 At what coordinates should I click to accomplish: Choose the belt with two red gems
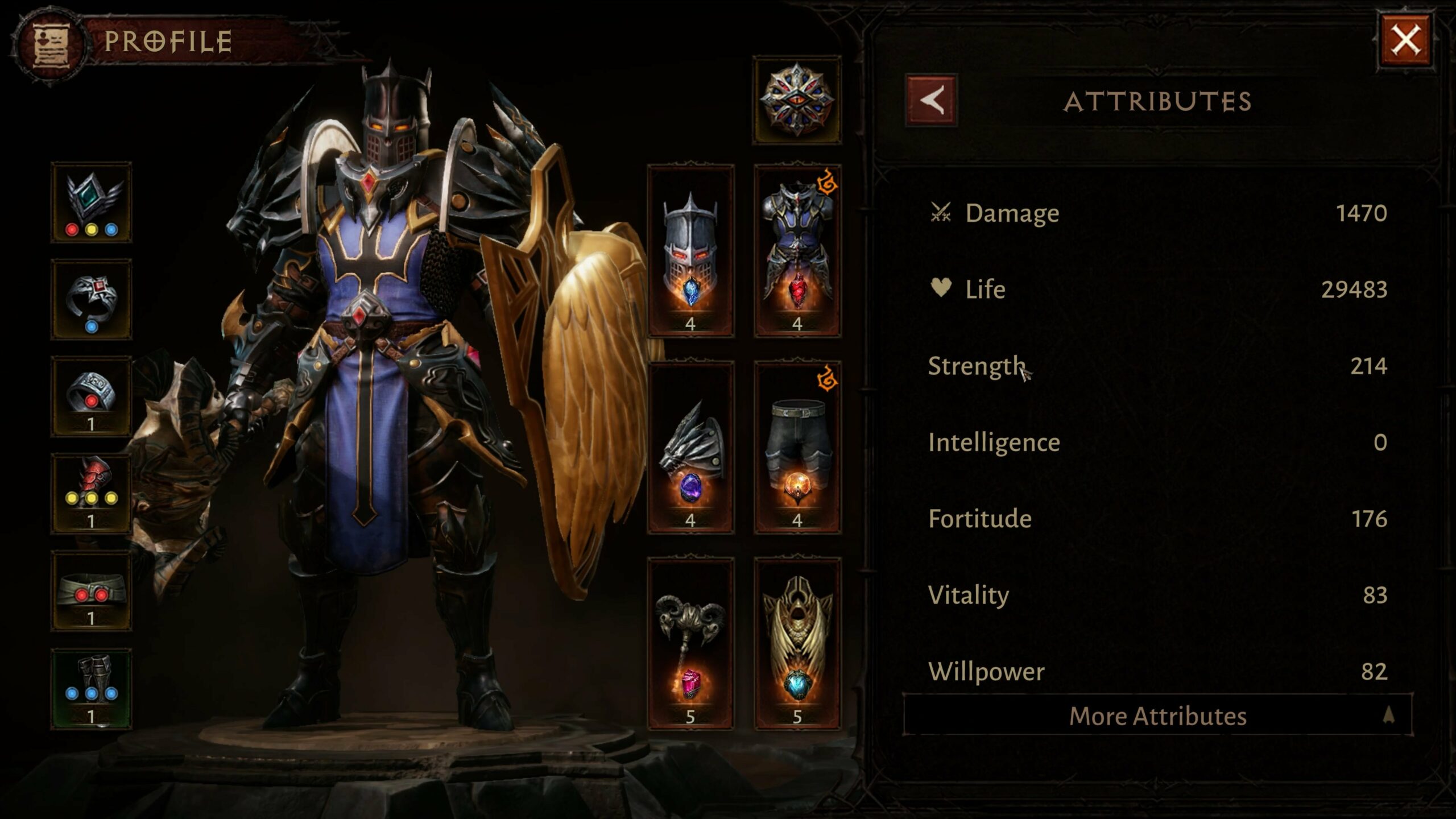point(92,591)
